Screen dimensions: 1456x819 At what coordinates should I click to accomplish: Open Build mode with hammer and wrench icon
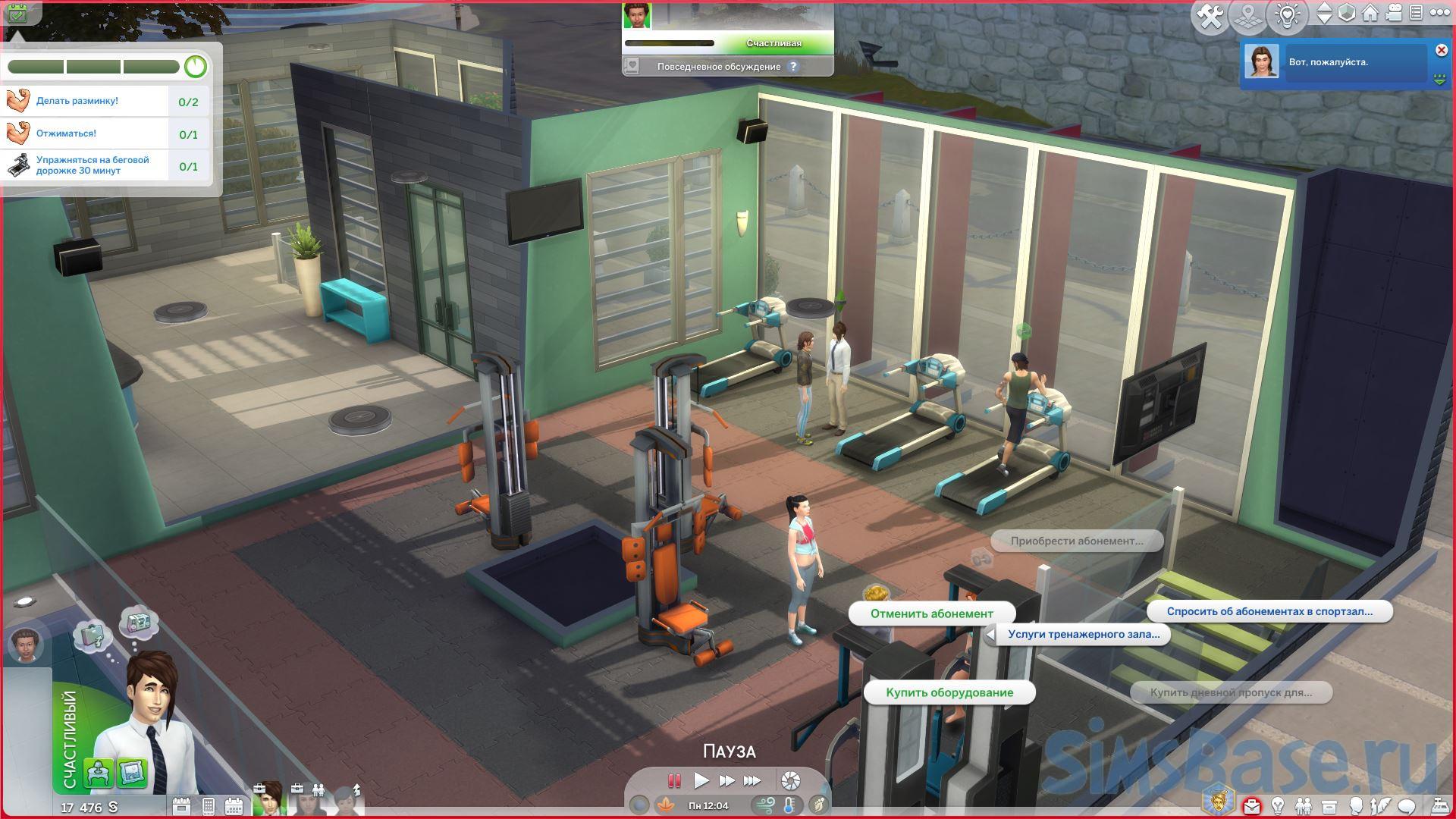click(1210, 16)
